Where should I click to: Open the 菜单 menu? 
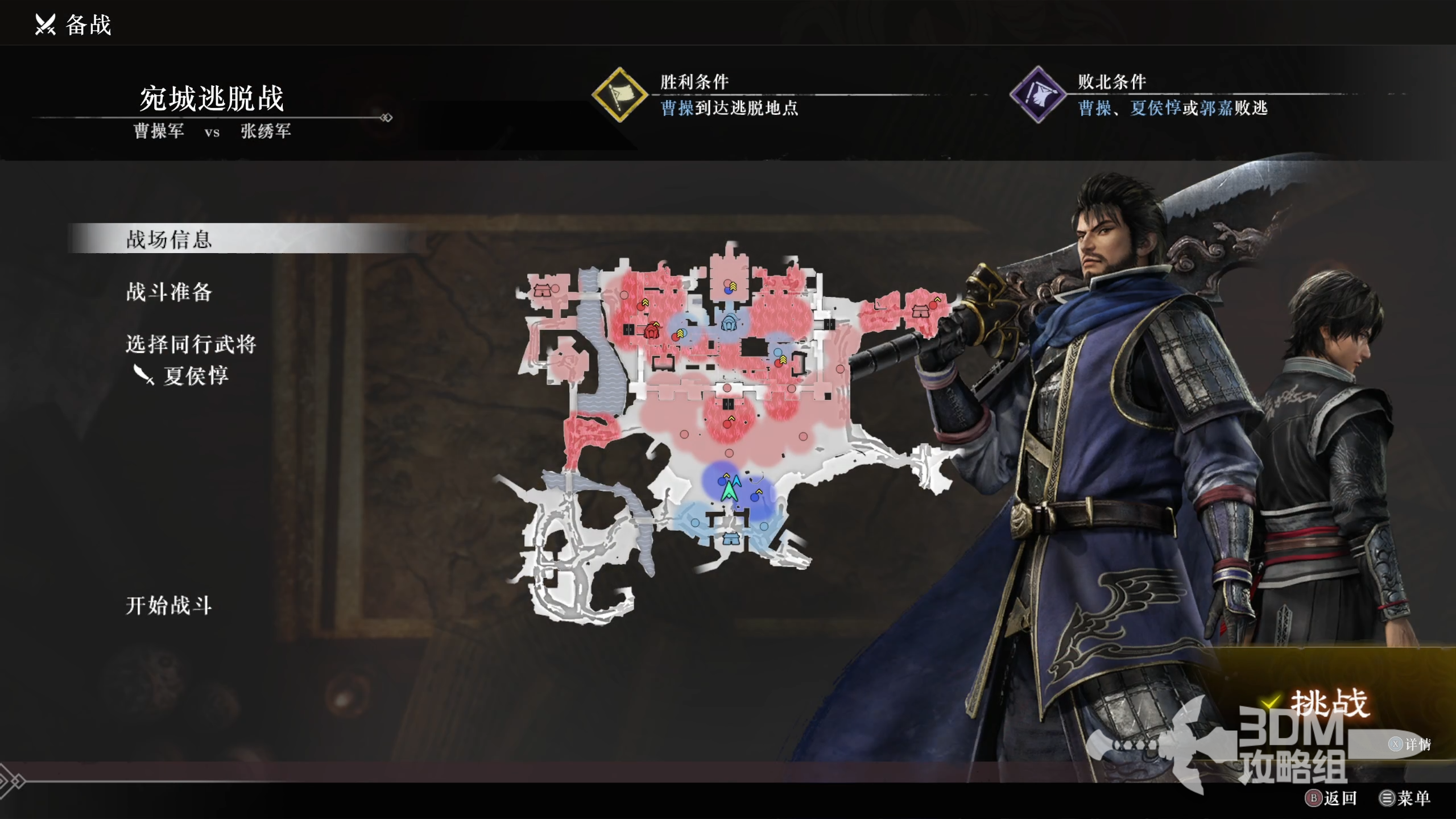click(x=1405, y=798)
